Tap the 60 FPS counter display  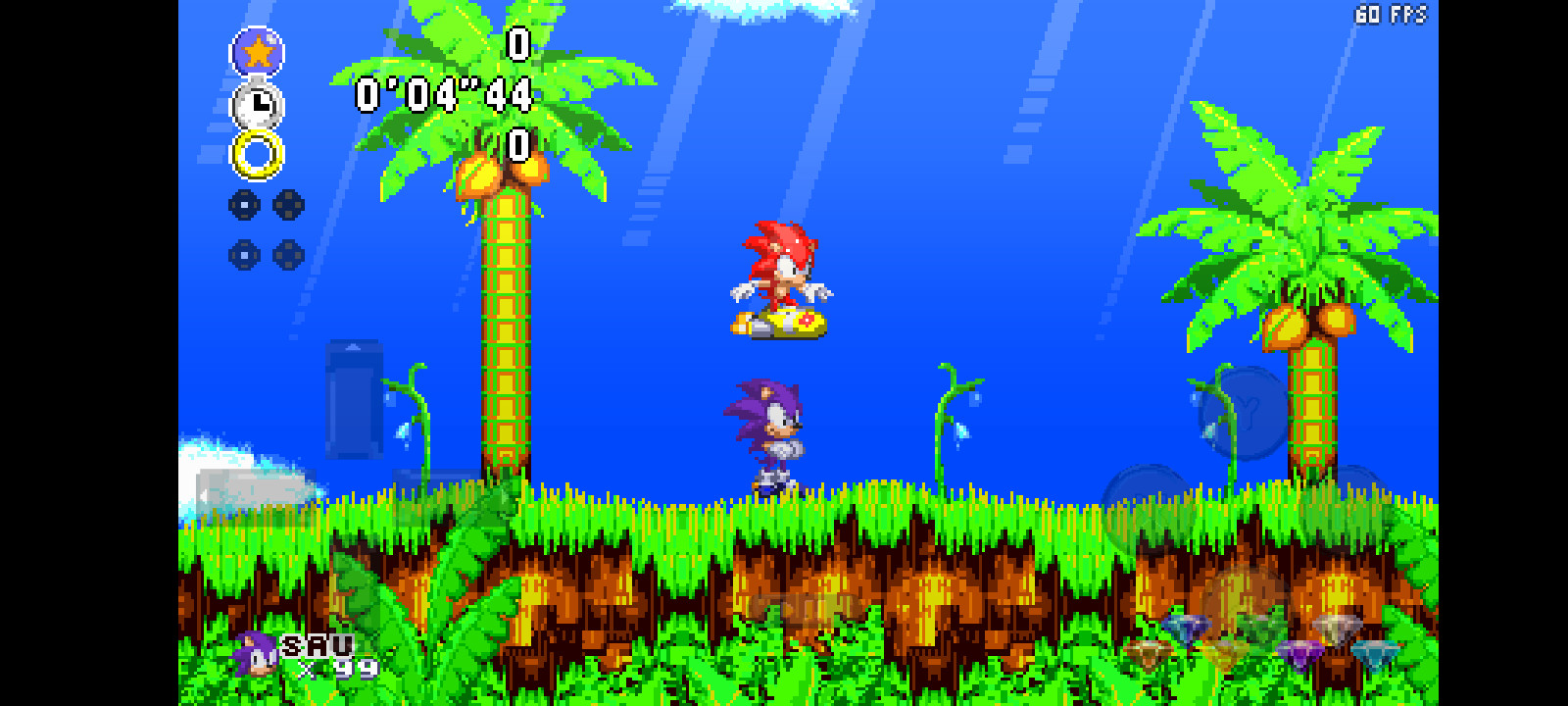[x=1390, y=14]
